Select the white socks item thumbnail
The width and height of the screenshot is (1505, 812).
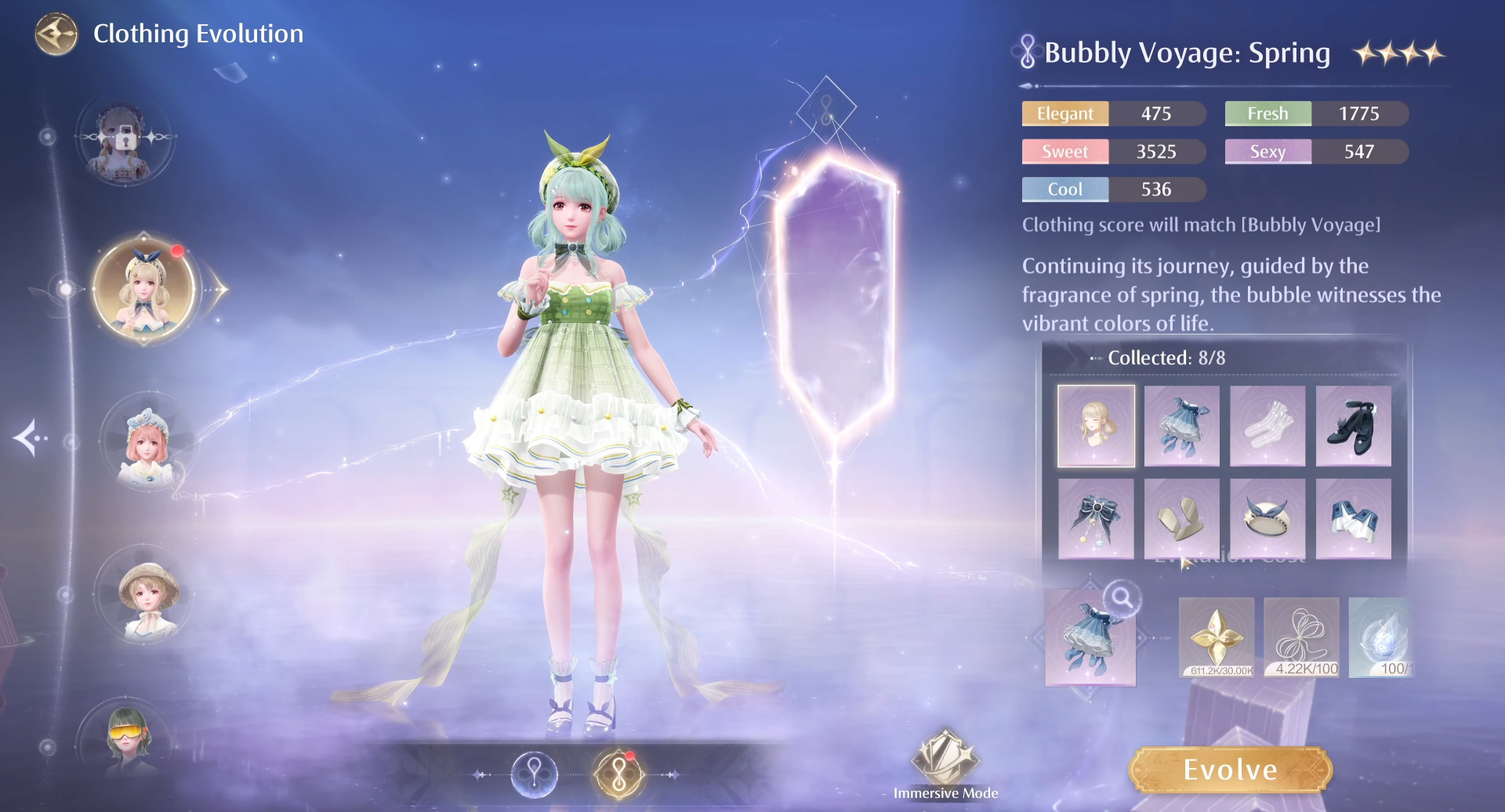1267,426
